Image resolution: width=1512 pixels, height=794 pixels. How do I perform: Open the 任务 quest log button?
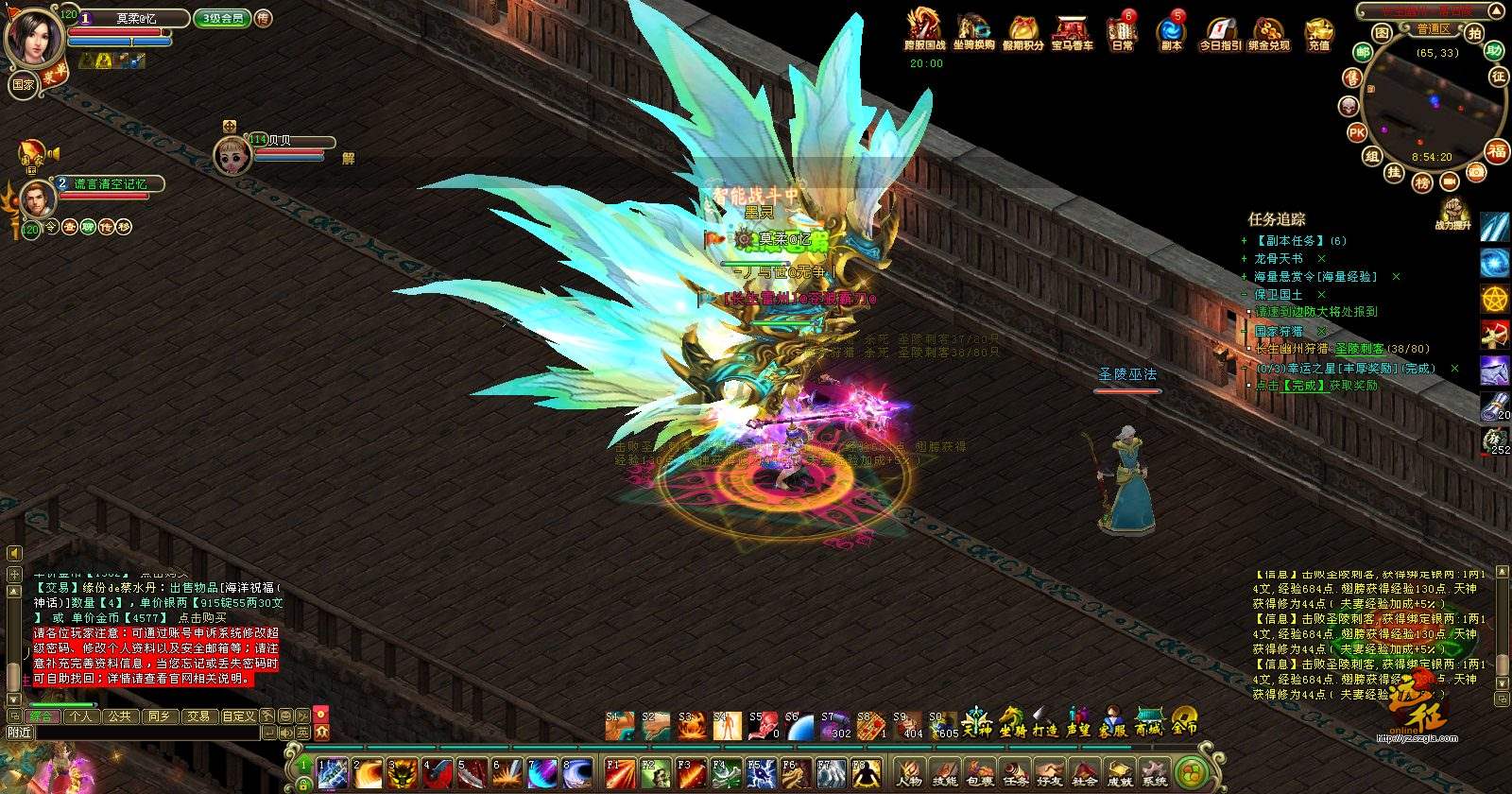[x=1015, y=772]
